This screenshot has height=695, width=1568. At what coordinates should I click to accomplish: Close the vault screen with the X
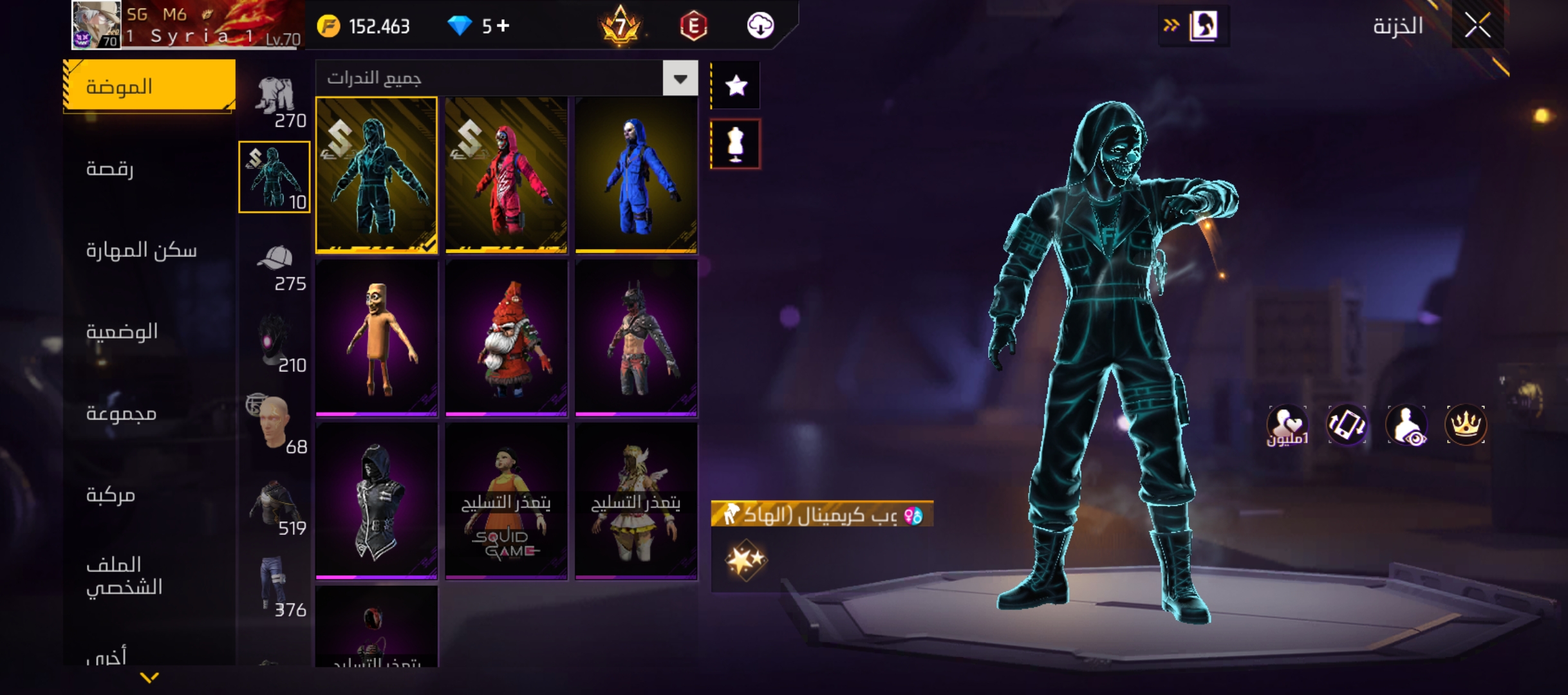click(1477, 26)
